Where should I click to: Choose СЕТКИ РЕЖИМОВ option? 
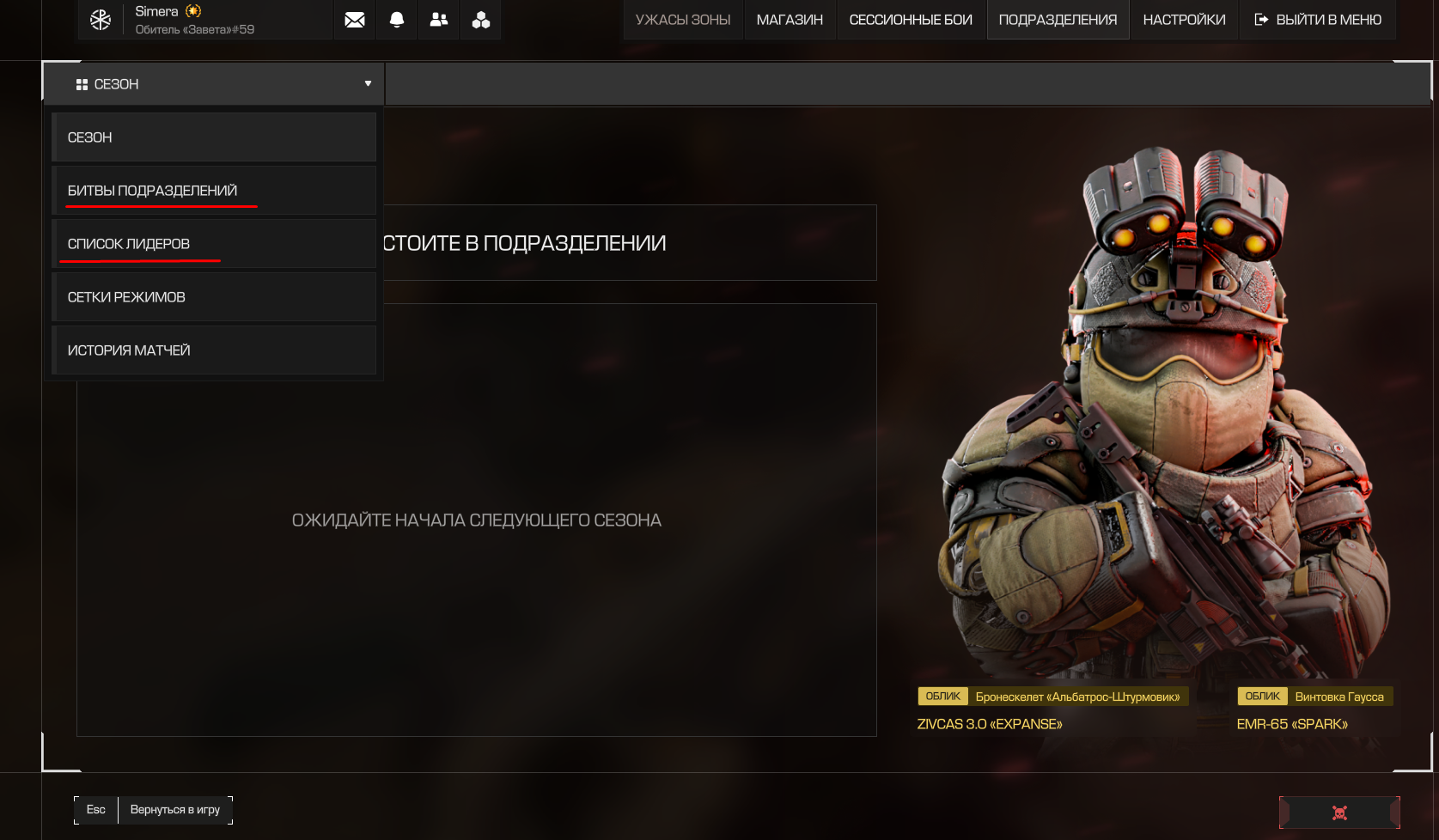tap(214, 297)
